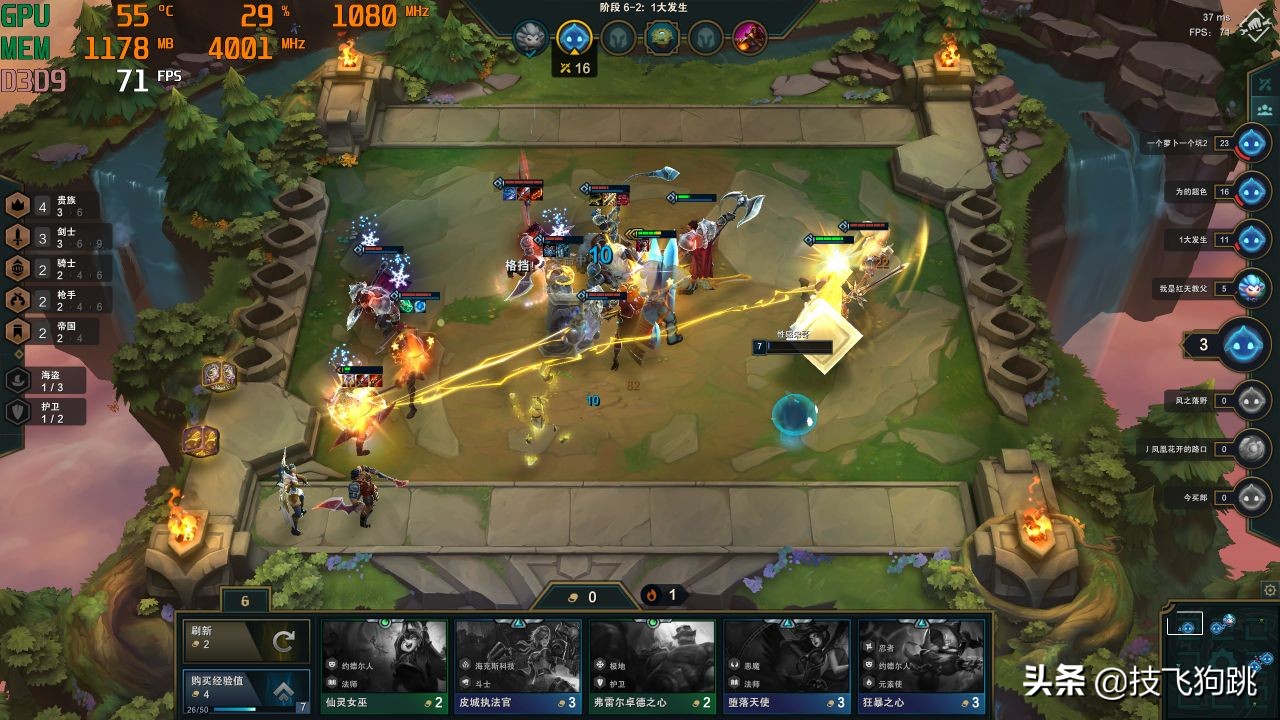
Task: Inspect the 贵族 trait icon
Action: pos(18,206)
